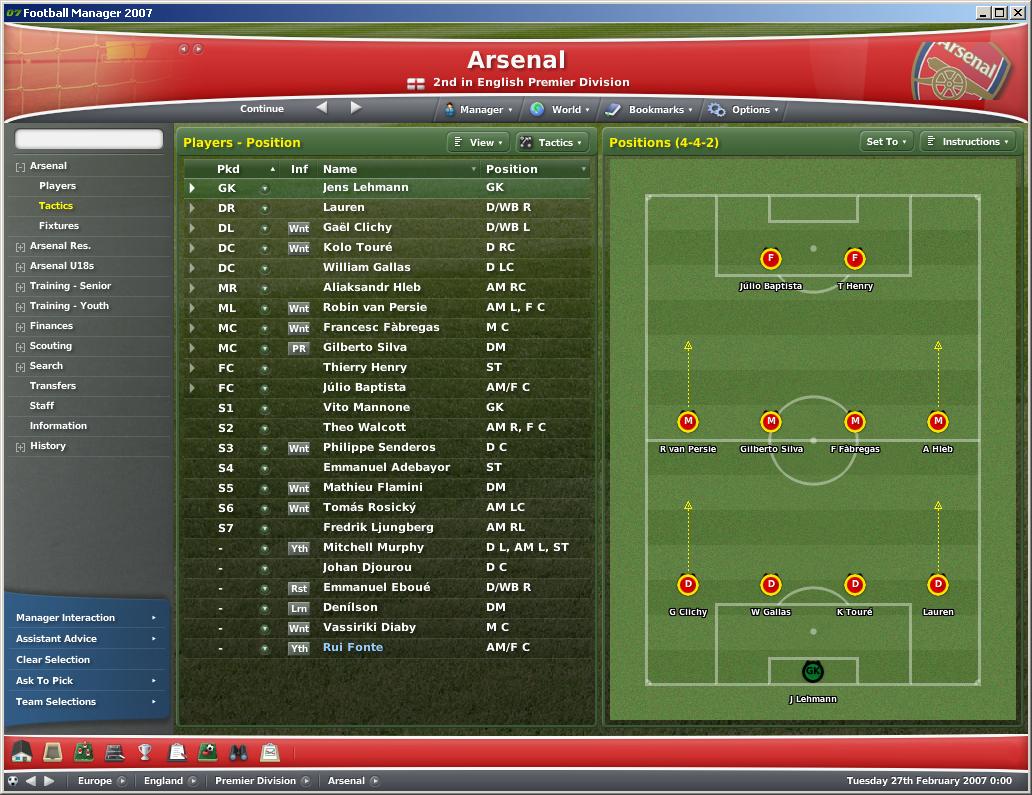
Task: Open the Options menu
Action: click(x=744, y=110)
